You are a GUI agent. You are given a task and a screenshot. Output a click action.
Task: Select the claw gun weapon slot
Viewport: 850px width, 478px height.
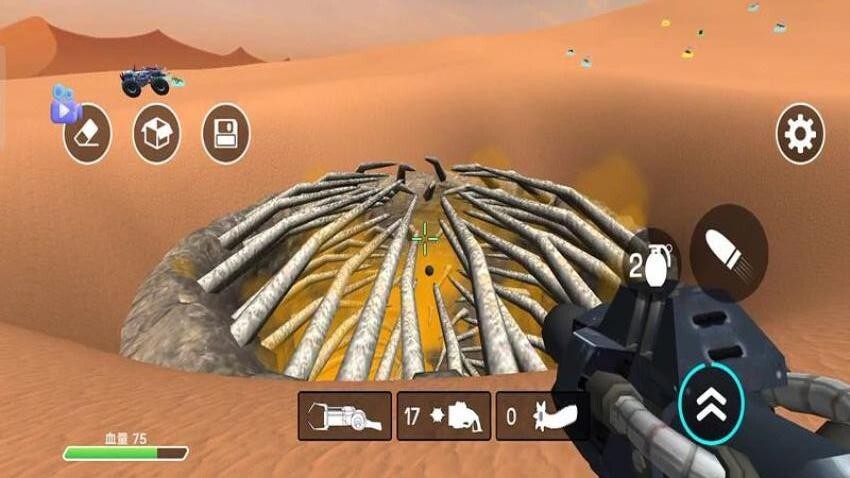342,416
